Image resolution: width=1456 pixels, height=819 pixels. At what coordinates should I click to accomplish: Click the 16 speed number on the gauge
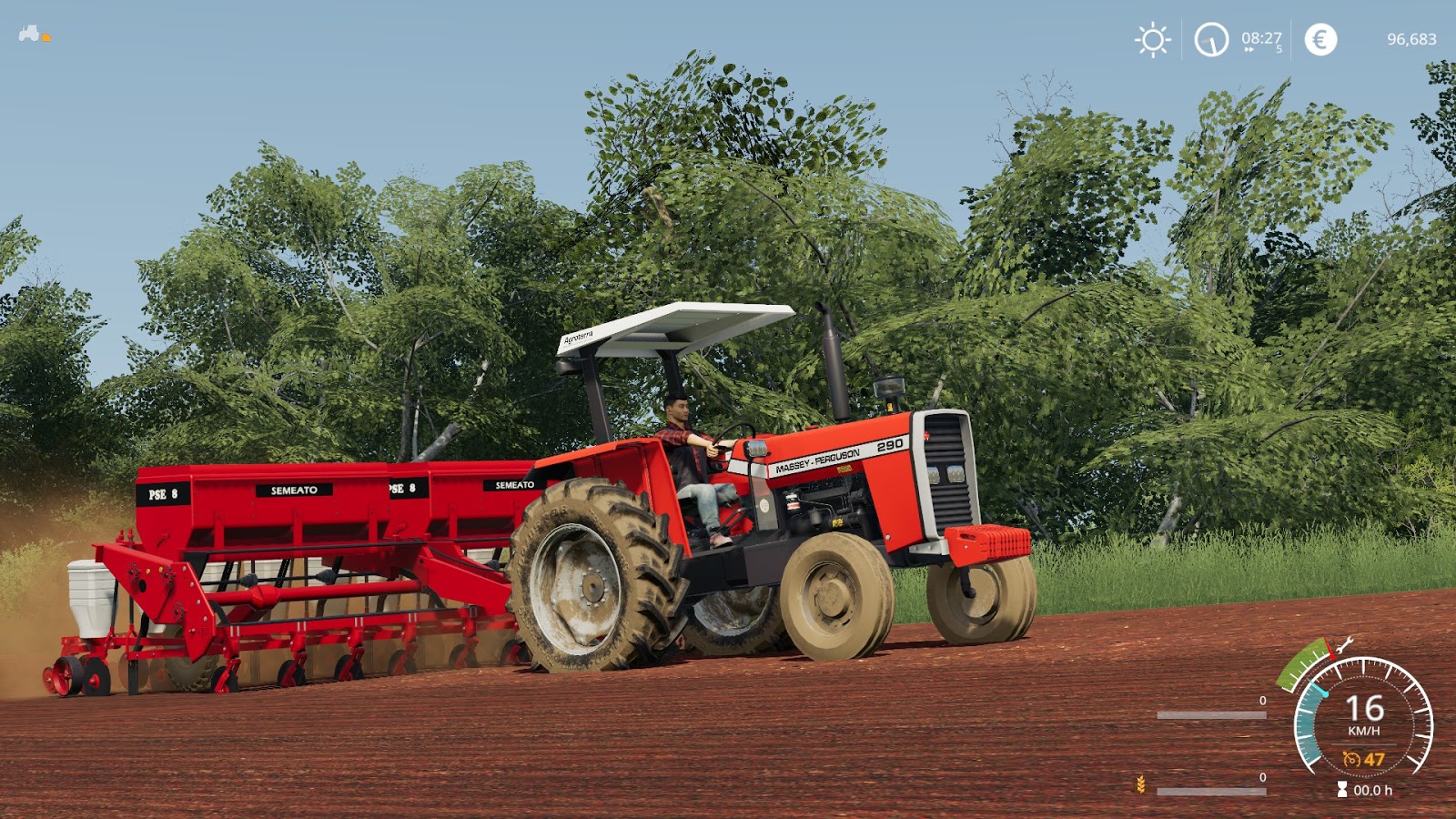(x=1365, y=707)
